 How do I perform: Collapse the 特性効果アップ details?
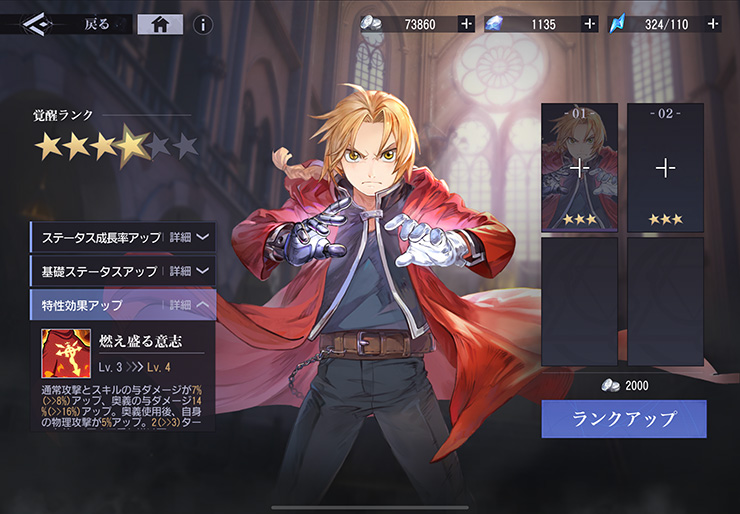tap(189, 305)
